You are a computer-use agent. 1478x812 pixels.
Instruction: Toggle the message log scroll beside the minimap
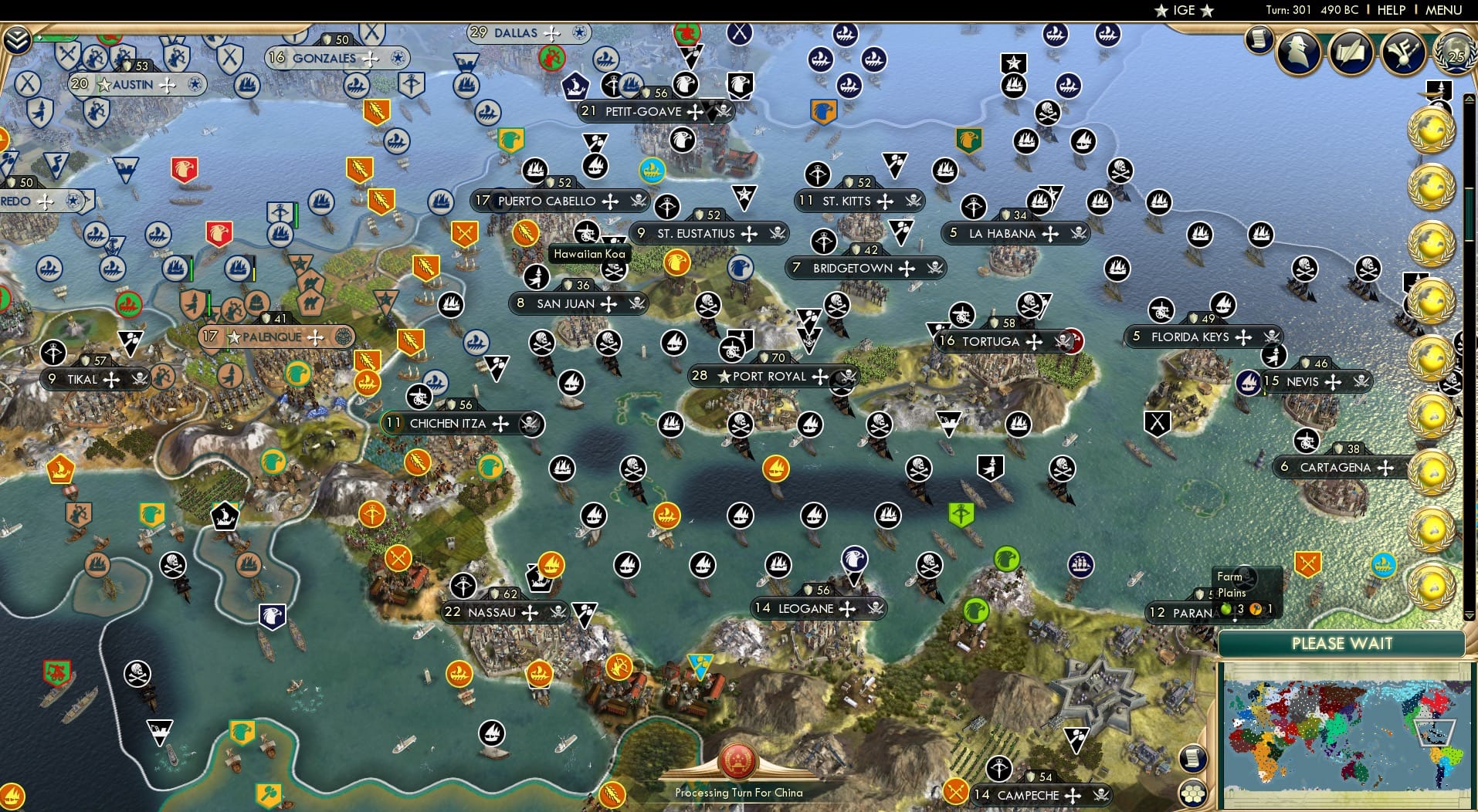[x=1192, y=759]
